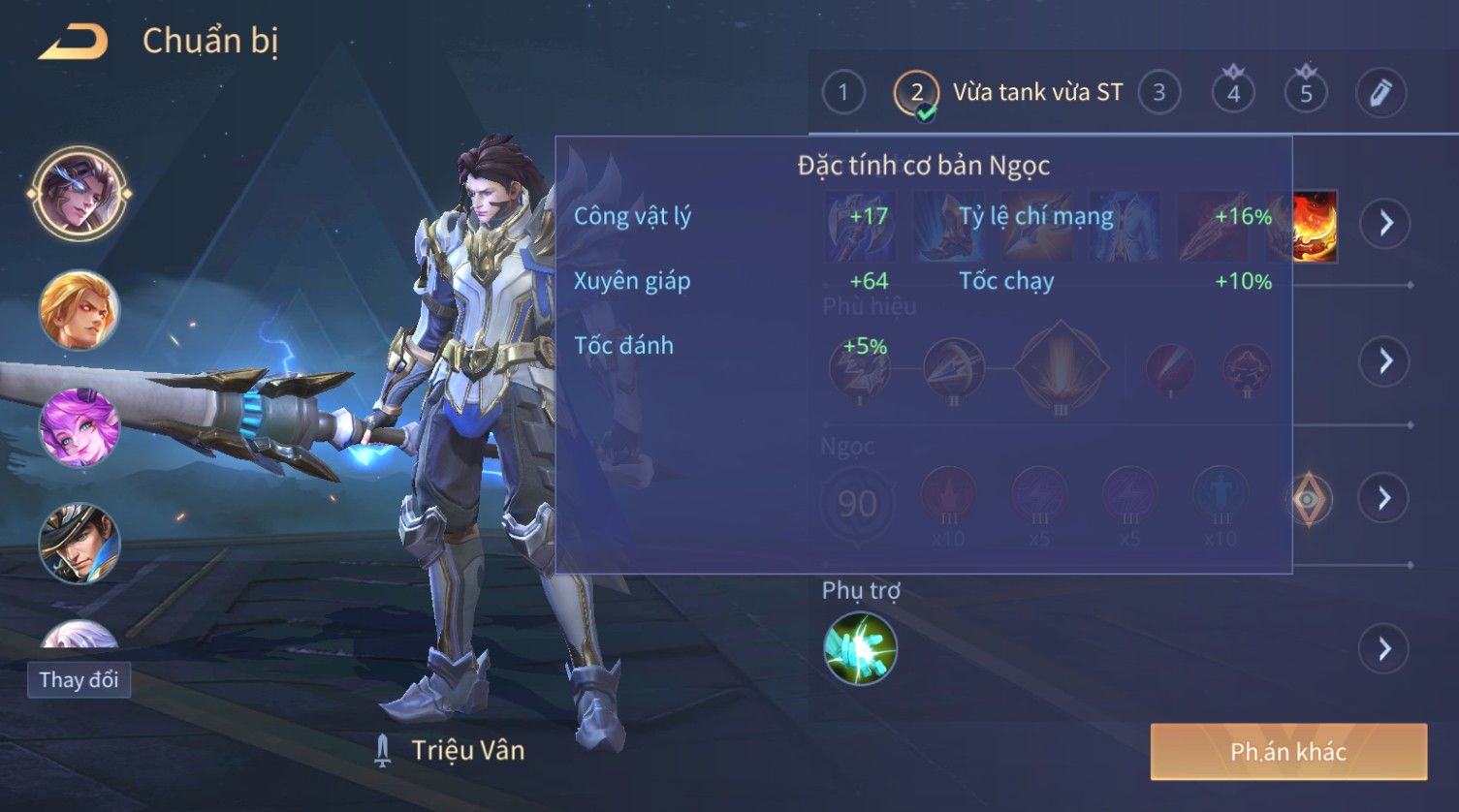The height and width of the screenshot is (812, 1459).
Task: Select the blue-haired hero portrait
Action: click(79, 193)
